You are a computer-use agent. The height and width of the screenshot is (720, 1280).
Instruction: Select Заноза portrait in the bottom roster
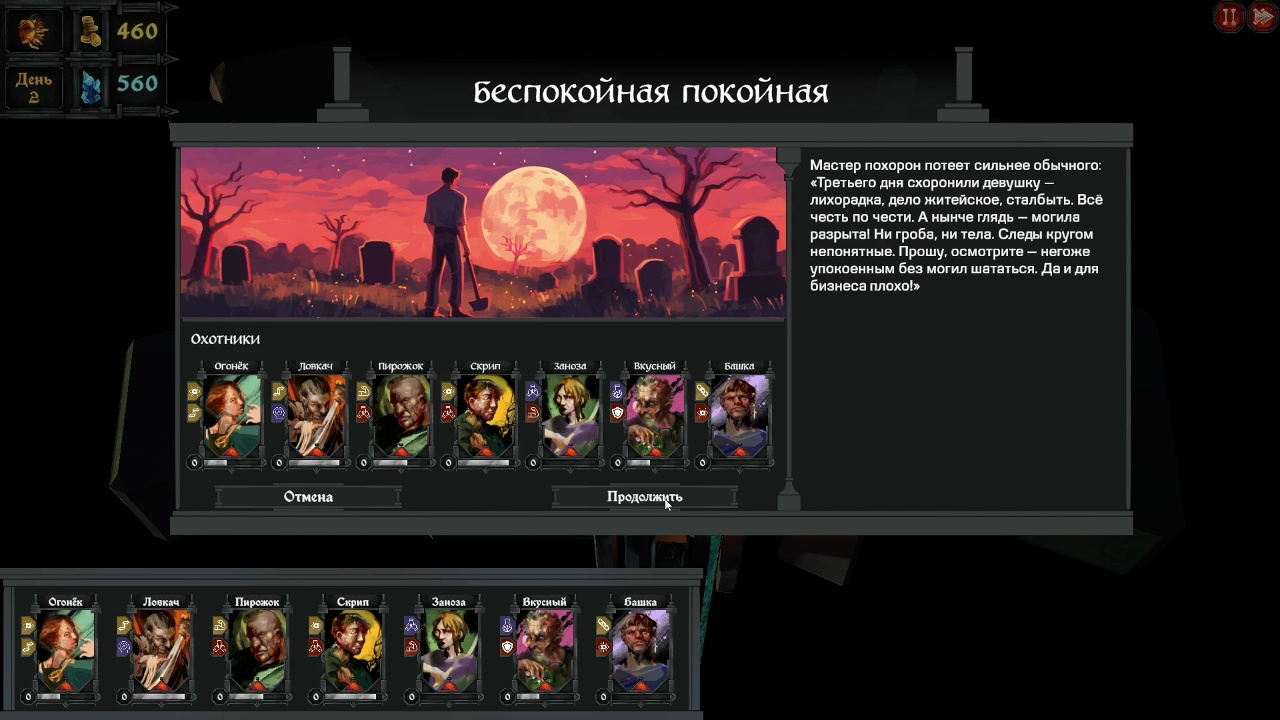(449, 650)
